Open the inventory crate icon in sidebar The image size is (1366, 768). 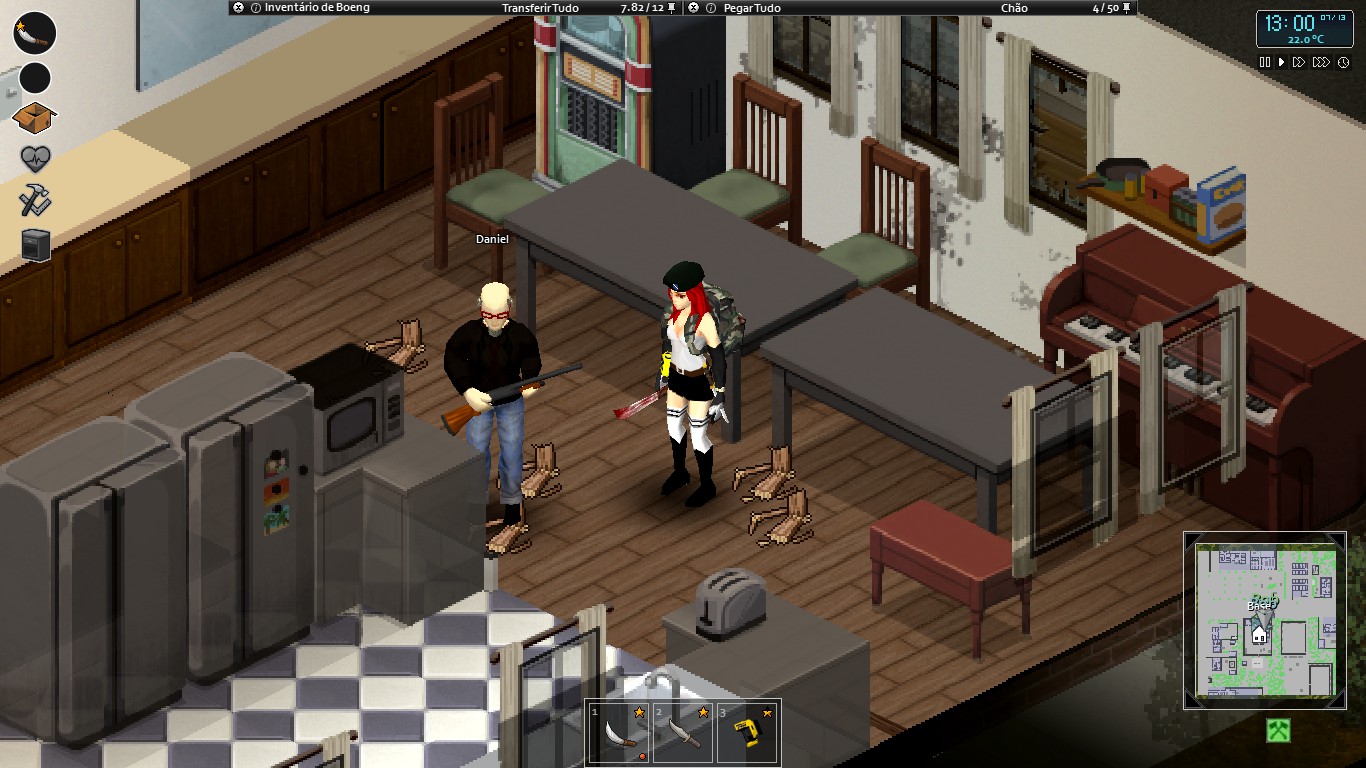[x=33, y=115]
